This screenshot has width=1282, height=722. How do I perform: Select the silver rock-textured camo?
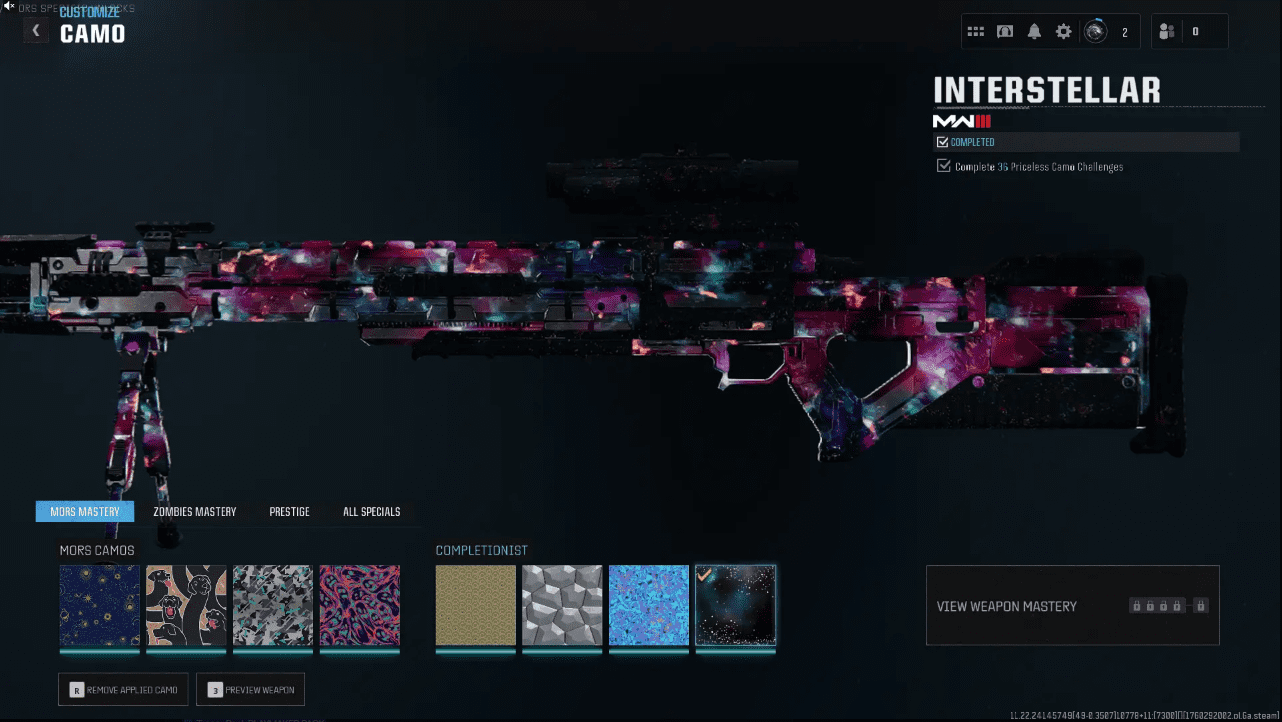coord(562,606)
